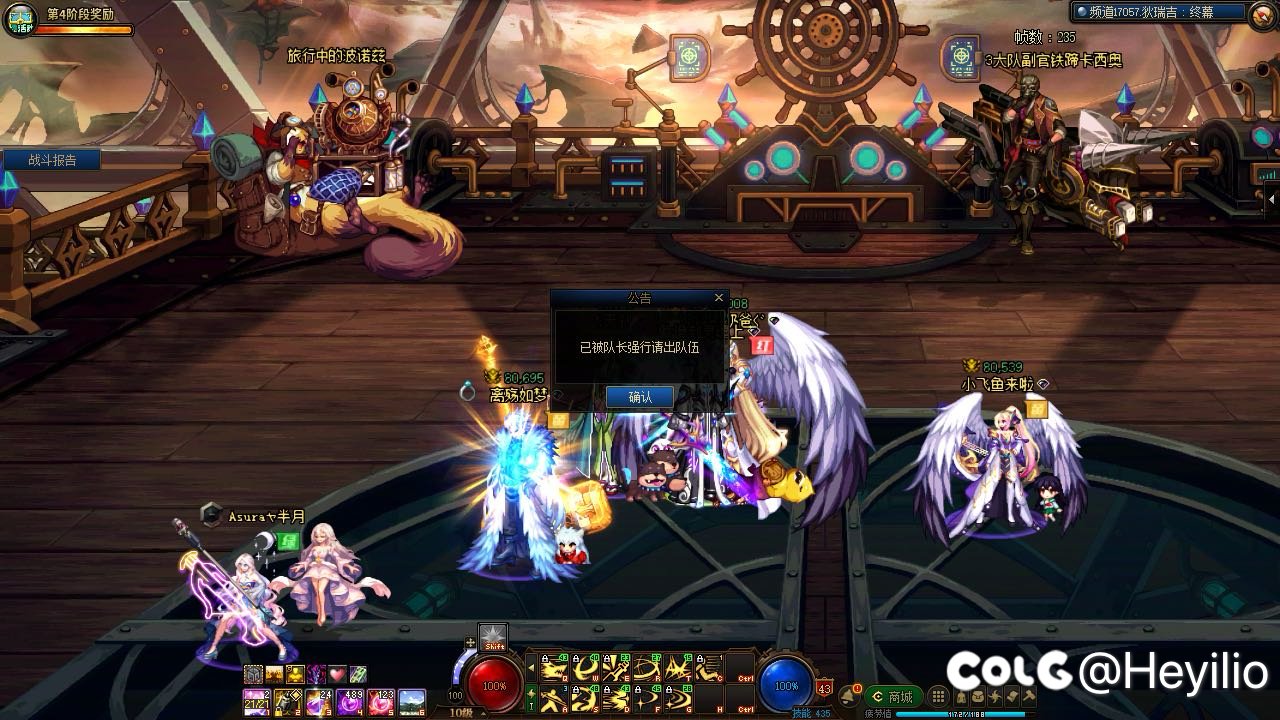Open the 战斗报告 battle report
The image size is (1280, 720).
point(52,160)
